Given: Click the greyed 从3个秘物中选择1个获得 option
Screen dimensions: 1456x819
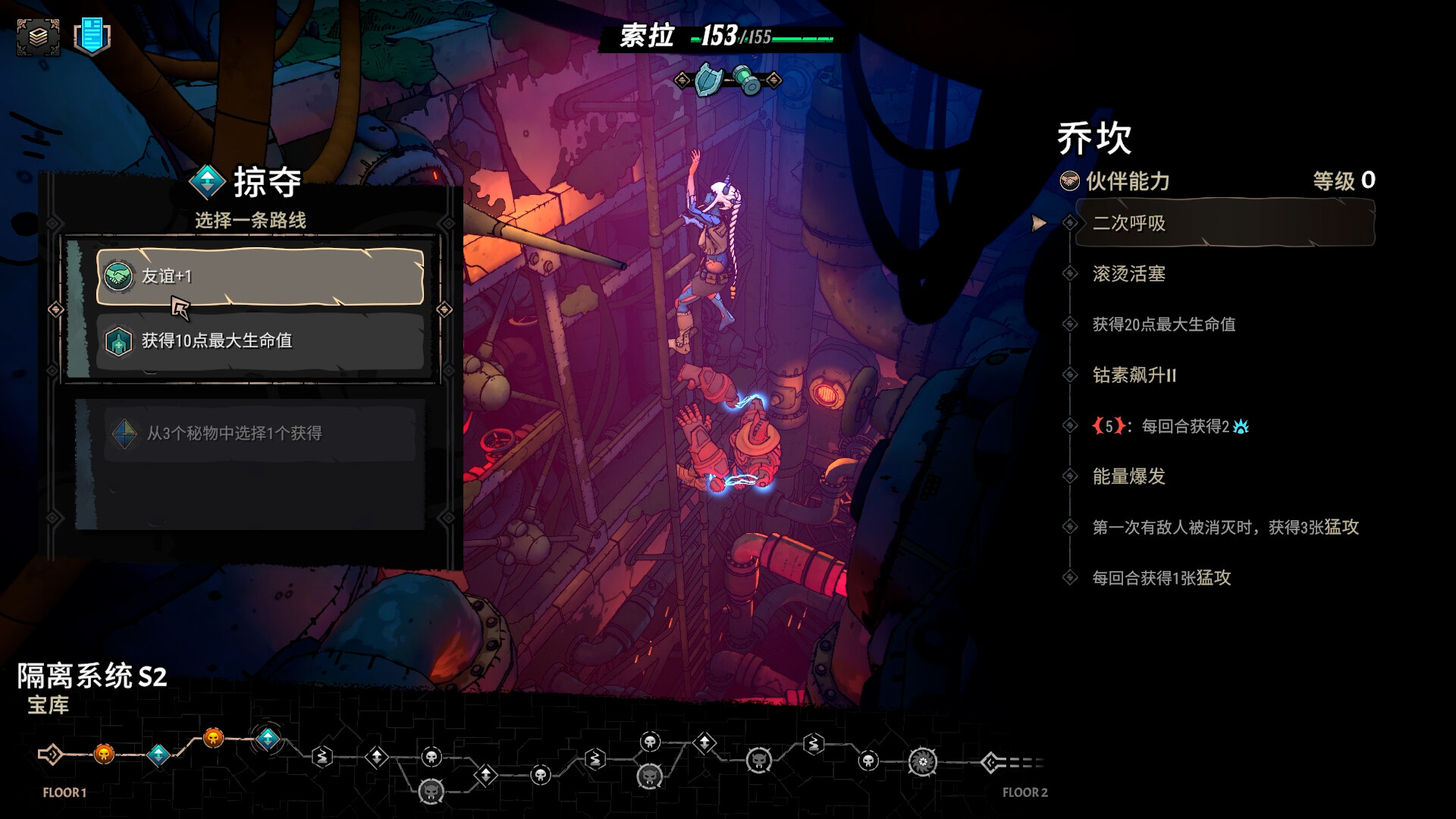Looking at the screenshot, I should [258, 435].
